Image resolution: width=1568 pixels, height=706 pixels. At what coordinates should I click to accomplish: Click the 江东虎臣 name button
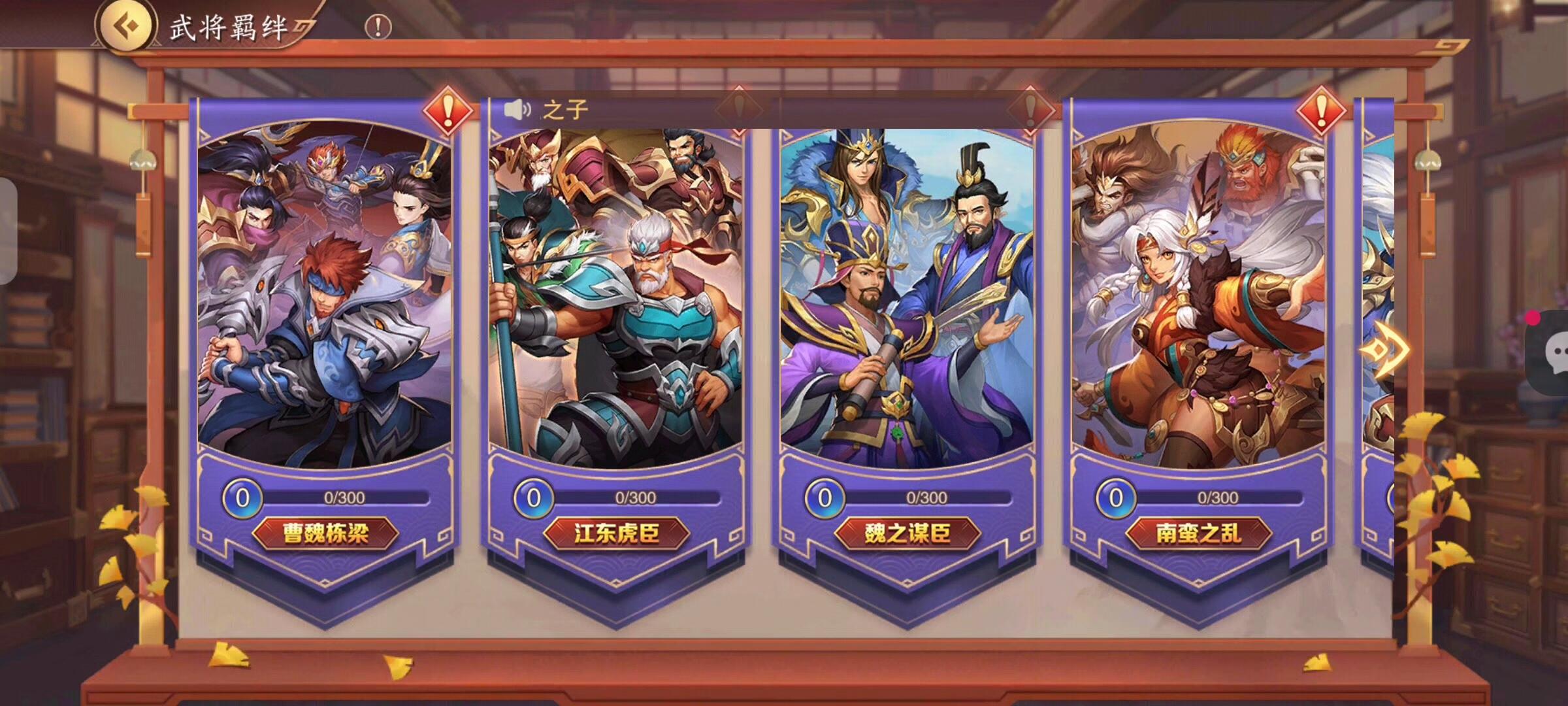(x=616, y=533)
